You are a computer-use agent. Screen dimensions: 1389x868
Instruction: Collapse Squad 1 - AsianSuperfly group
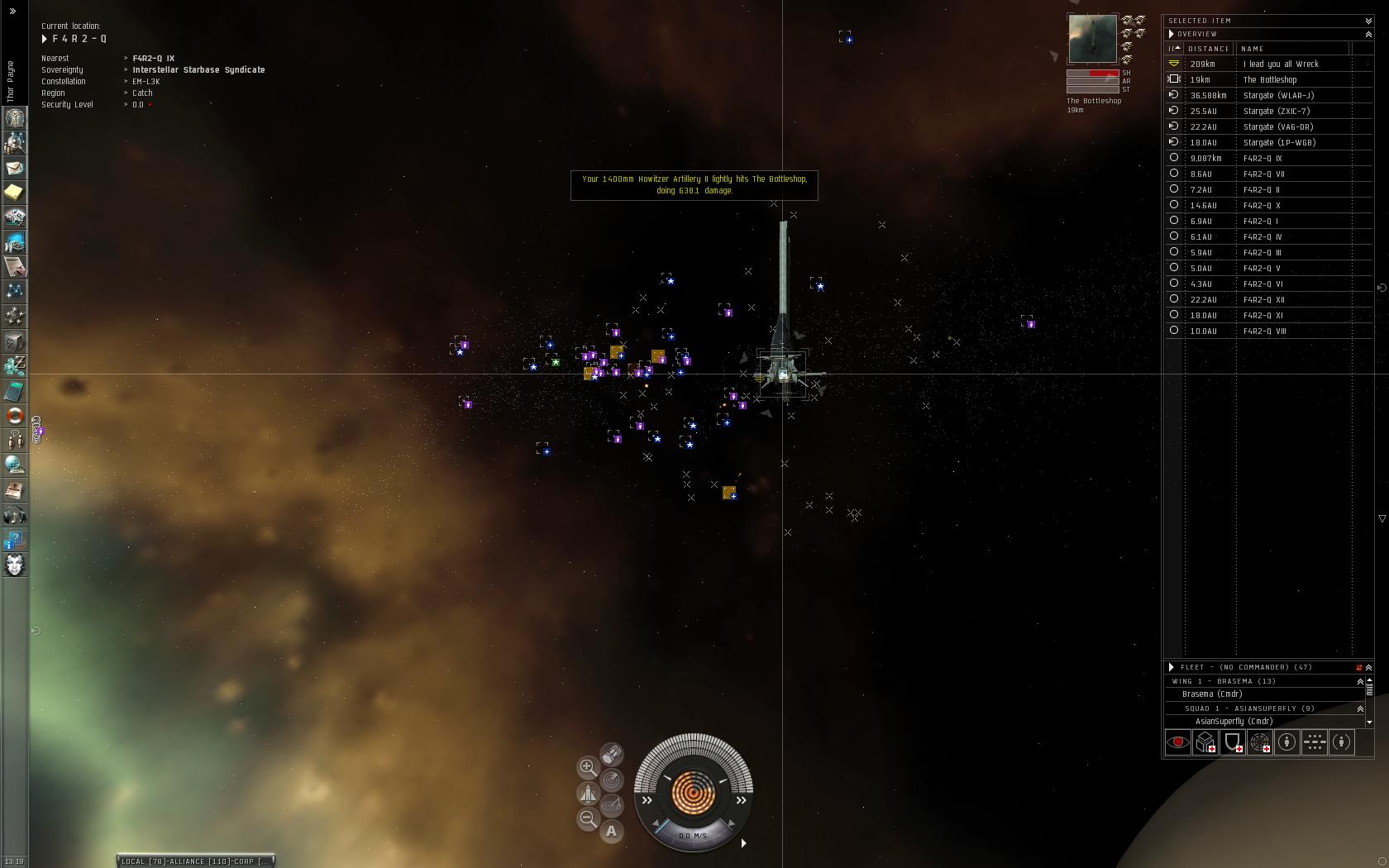click(1360, 708)
